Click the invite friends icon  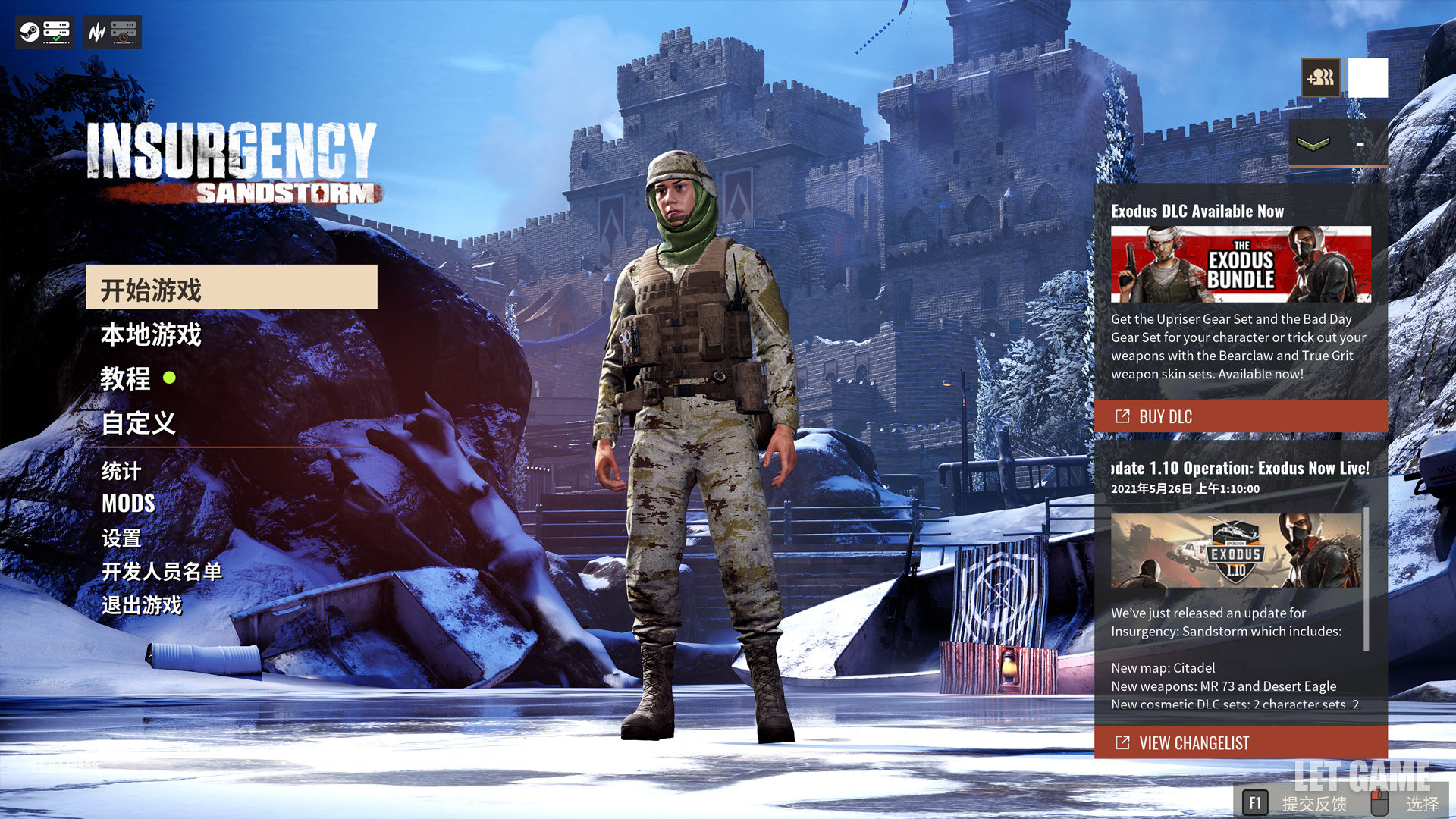(1320, 77)
